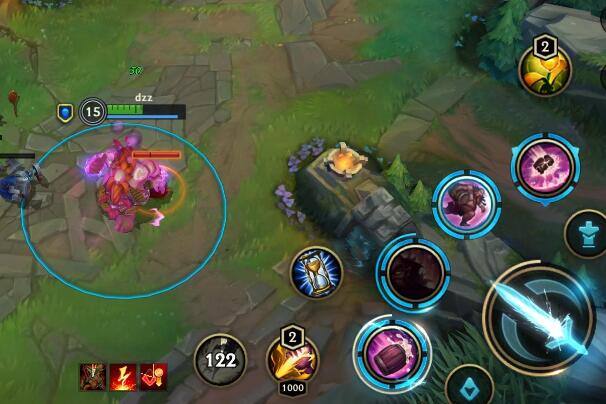Tap the turret targeting button
The height and width of the screenshot is (404, 606).
(589, 235)
